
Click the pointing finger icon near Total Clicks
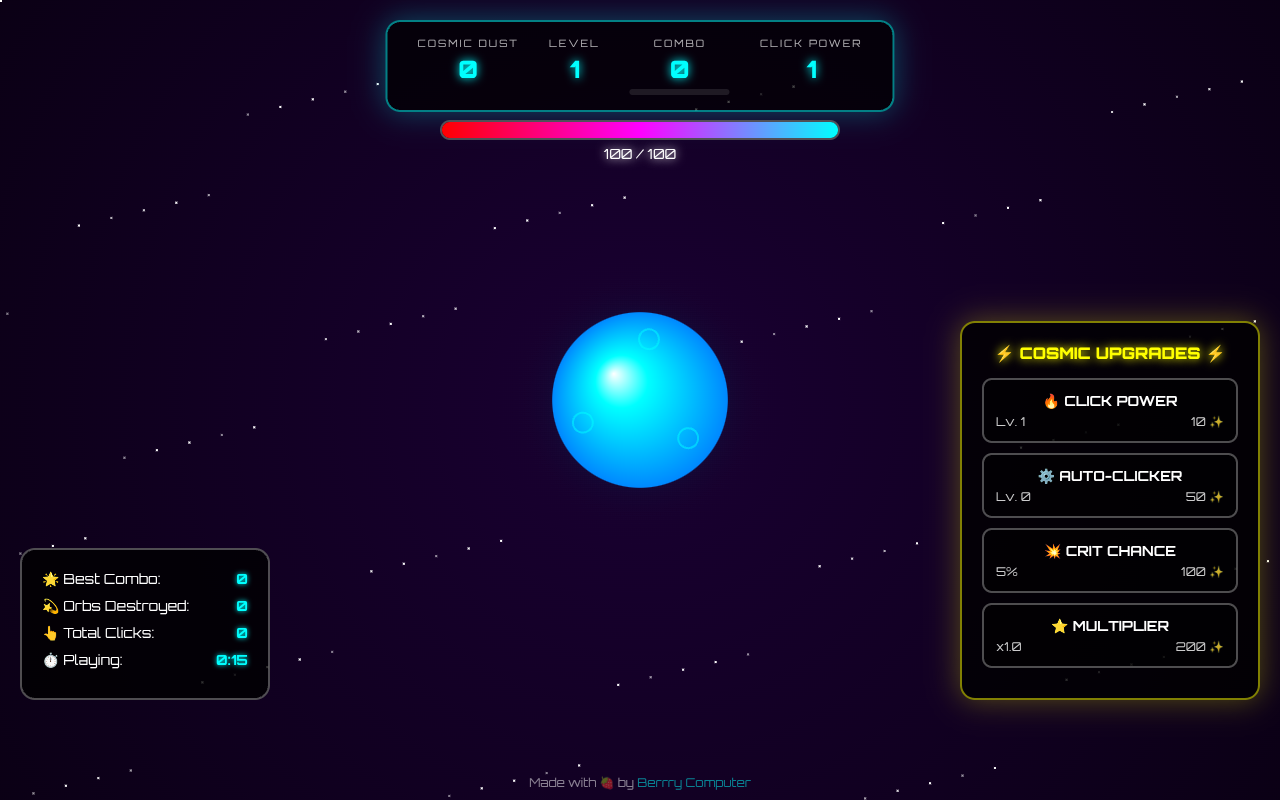click(x=49, y=632)
